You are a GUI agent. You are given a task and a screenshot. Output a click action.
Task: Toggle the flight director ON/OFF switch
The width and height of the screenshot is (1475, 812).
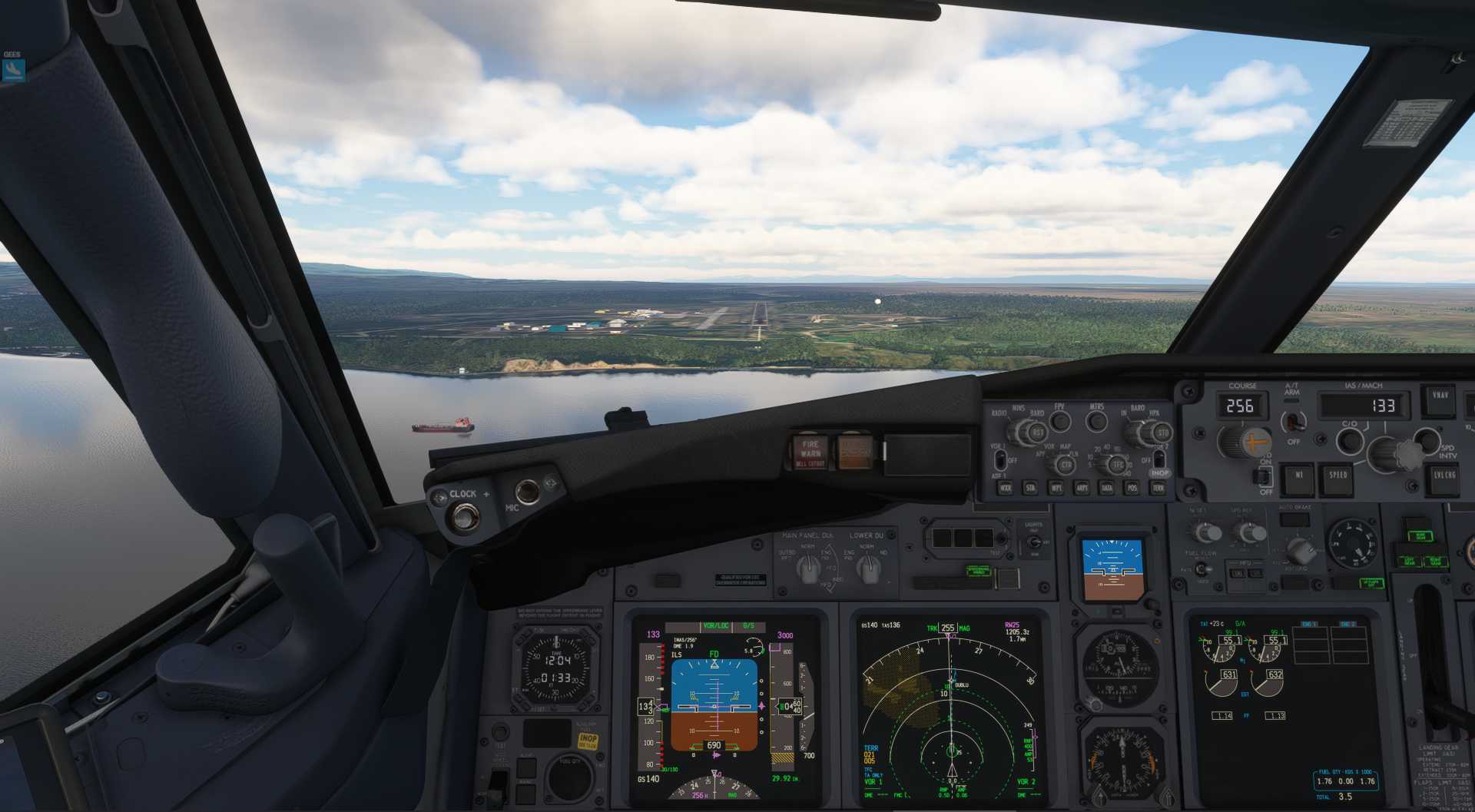1264,477
